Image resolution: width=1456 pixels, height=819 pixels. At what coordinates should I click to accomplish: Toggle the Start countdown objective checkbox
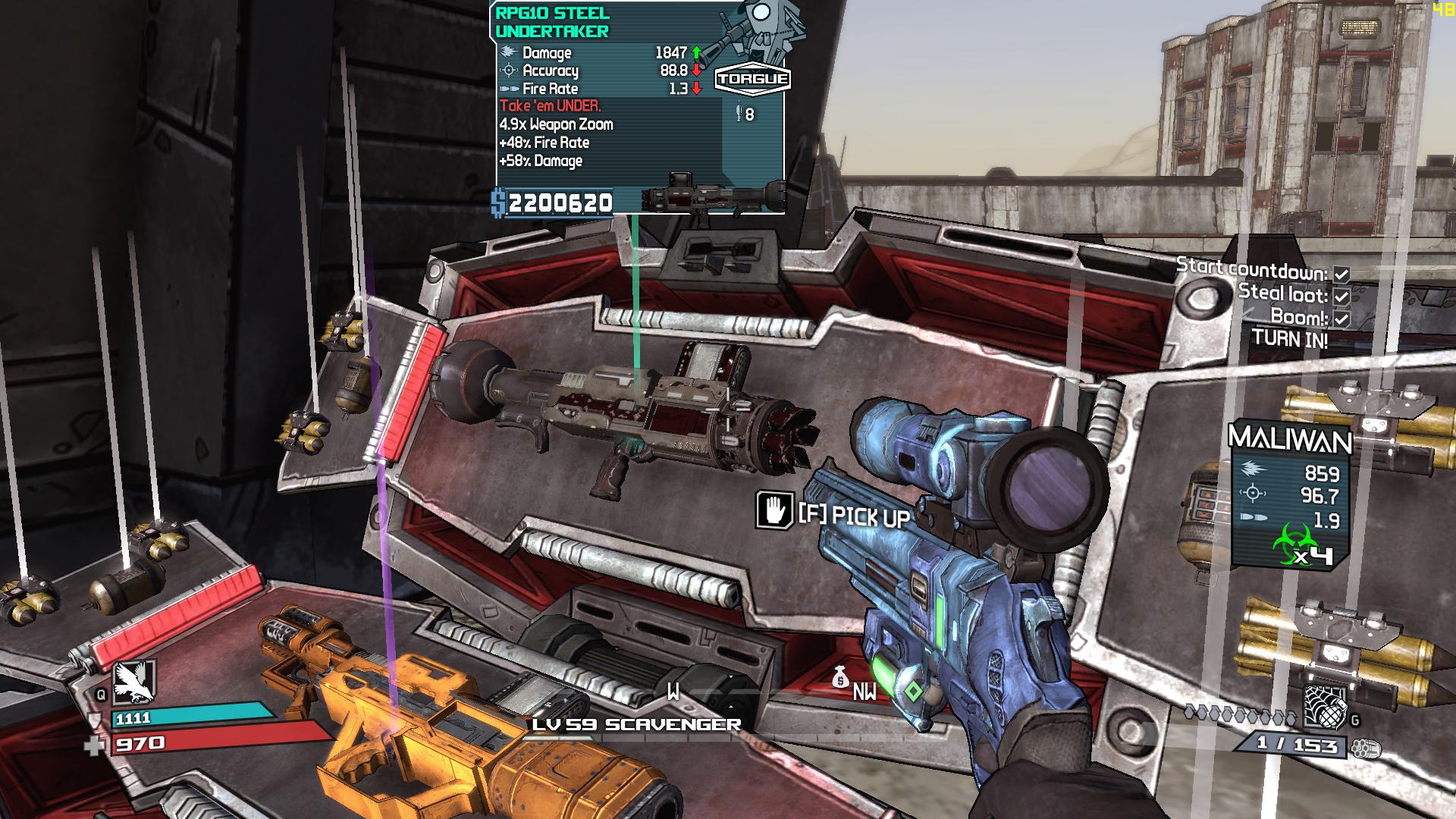1341,275
